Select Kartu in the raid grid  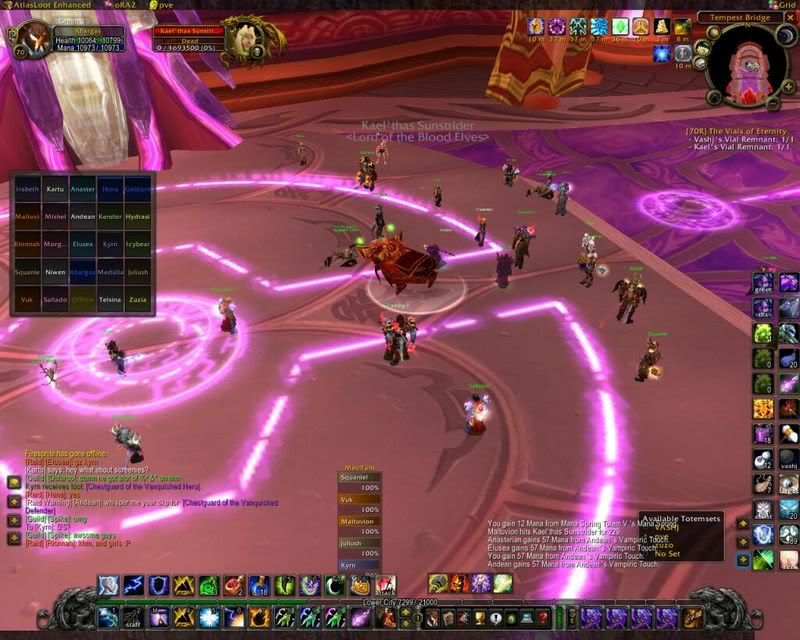coord(55,188)
